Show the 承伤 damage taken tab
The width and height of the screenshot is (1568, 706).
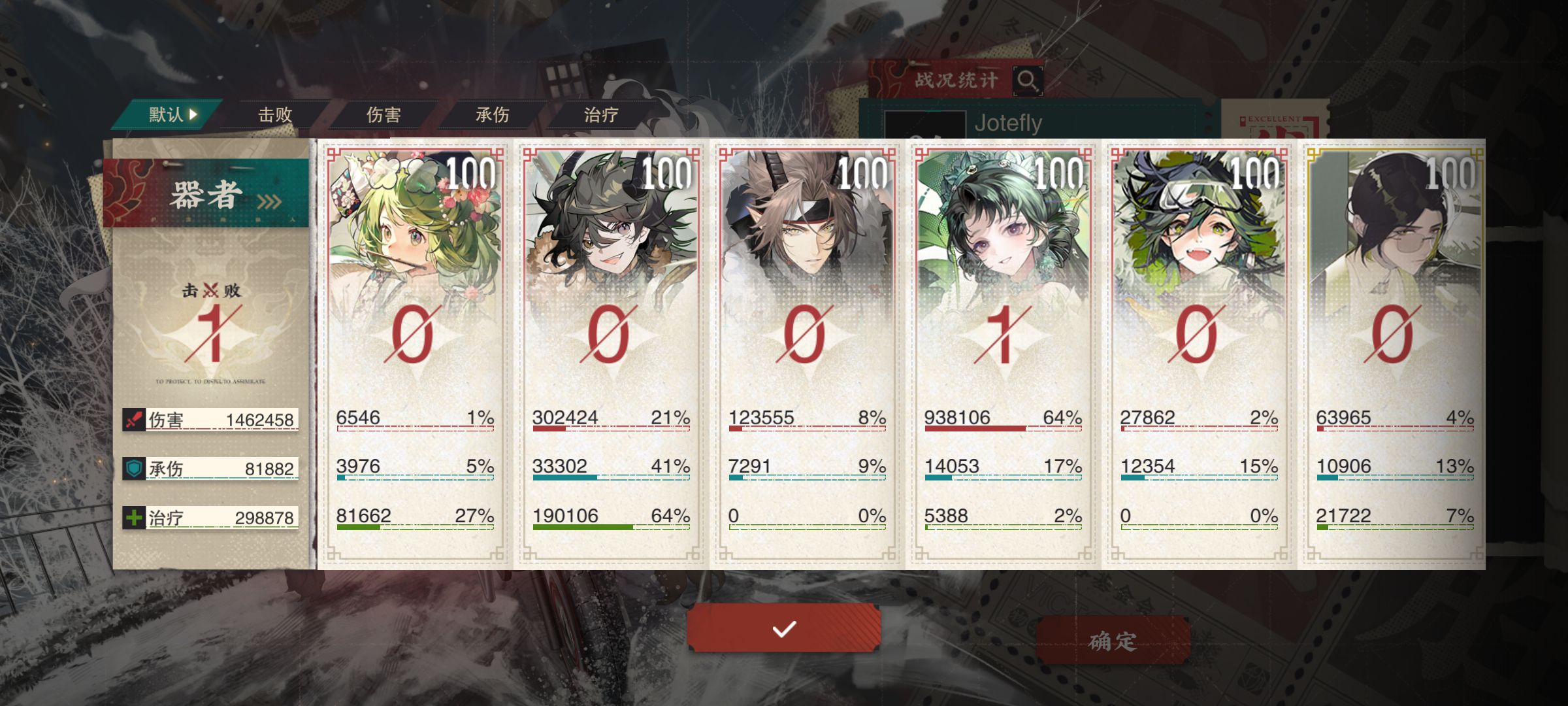492,115
